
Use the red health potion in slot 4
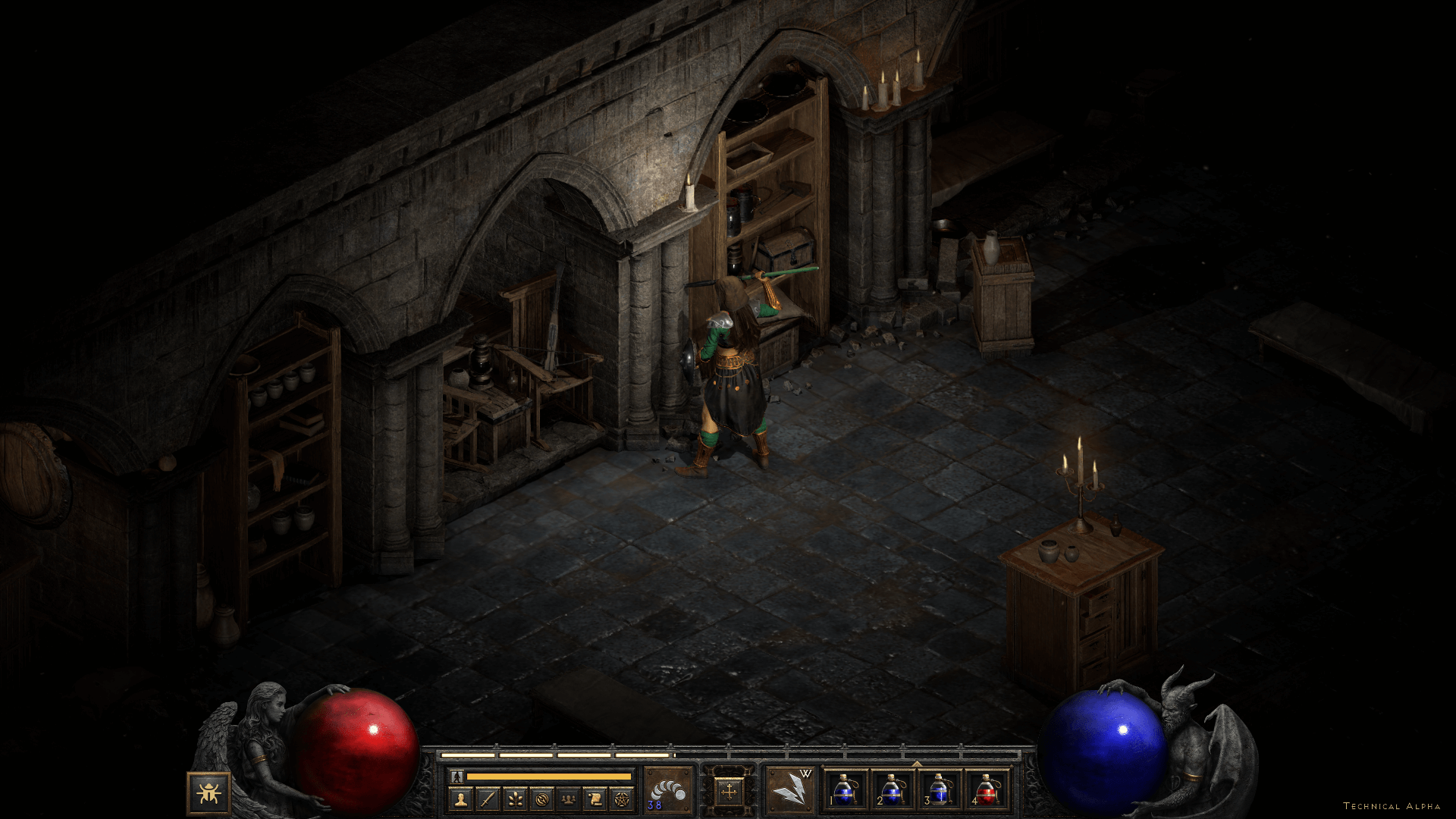(987, 789)
